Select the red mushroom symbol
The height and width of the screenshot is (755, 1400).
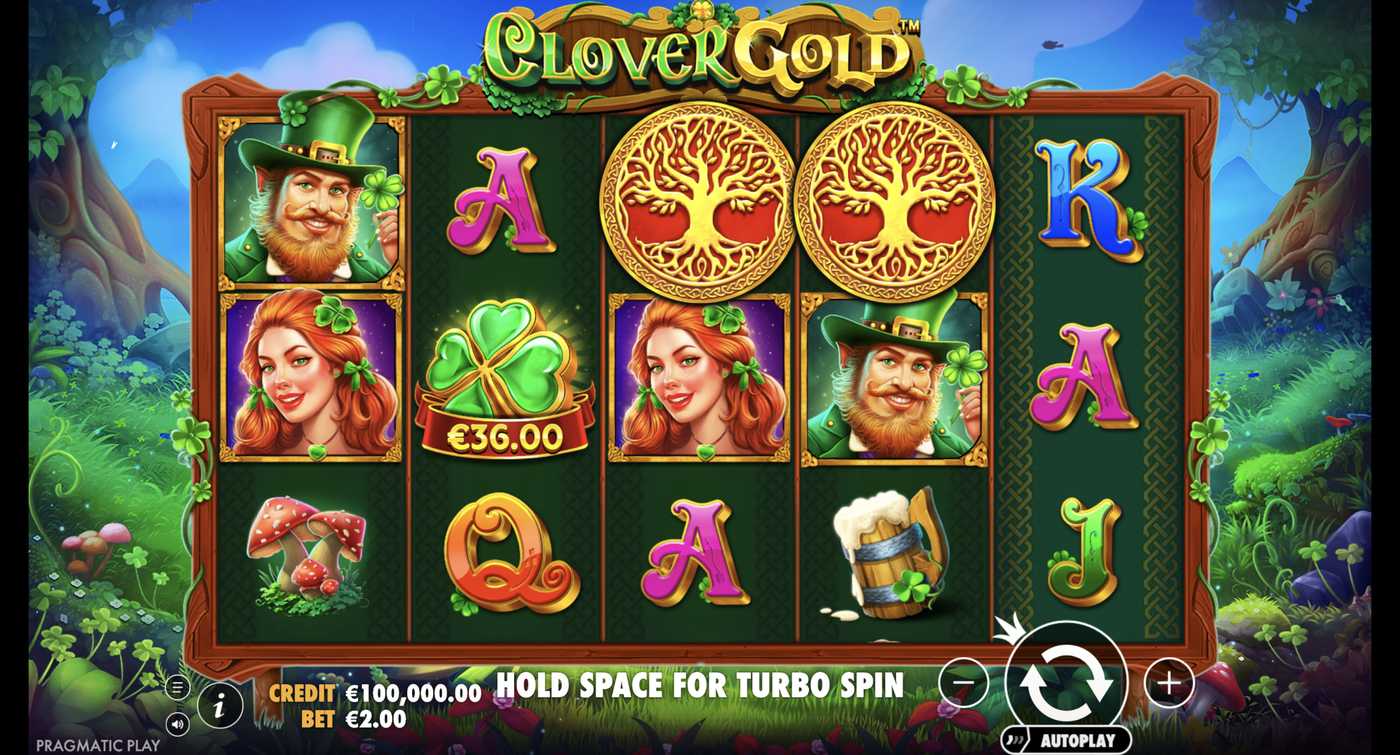[309, 548]
